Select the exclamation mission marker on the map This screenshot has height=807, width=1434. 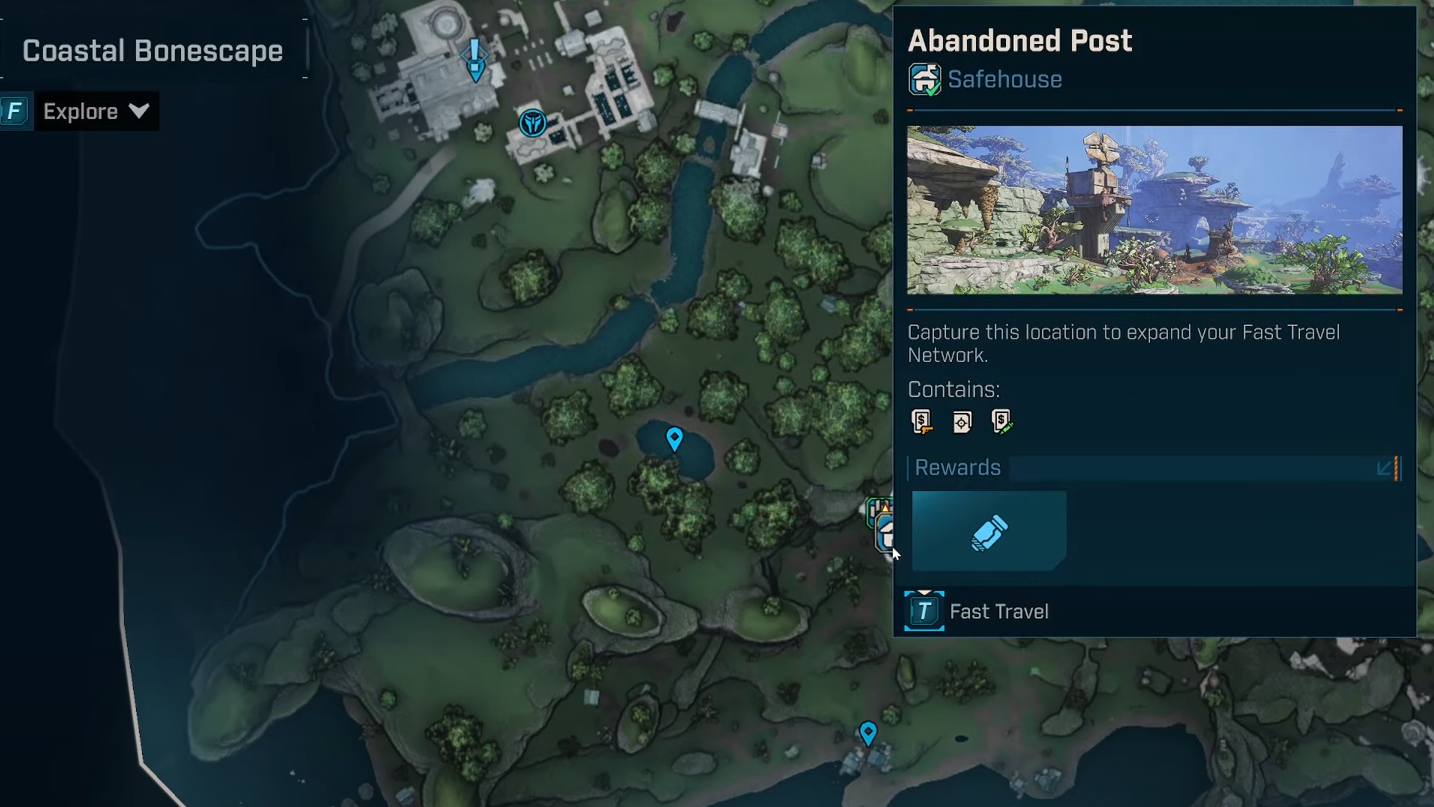[x=475, y=59]
